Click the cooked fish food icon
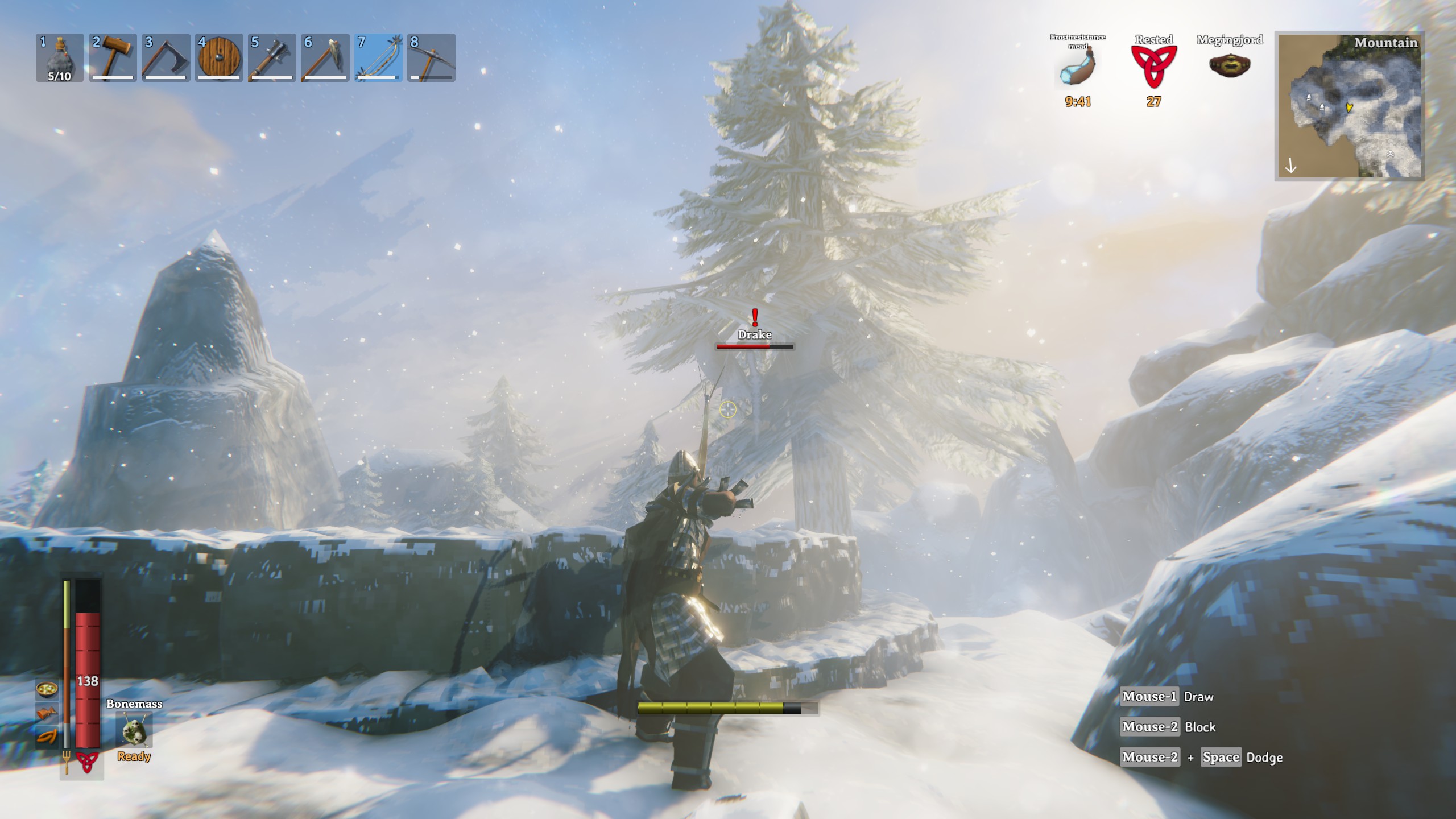Image resolution: width=1456 pixels, height=819 pixels. (47, 713)
